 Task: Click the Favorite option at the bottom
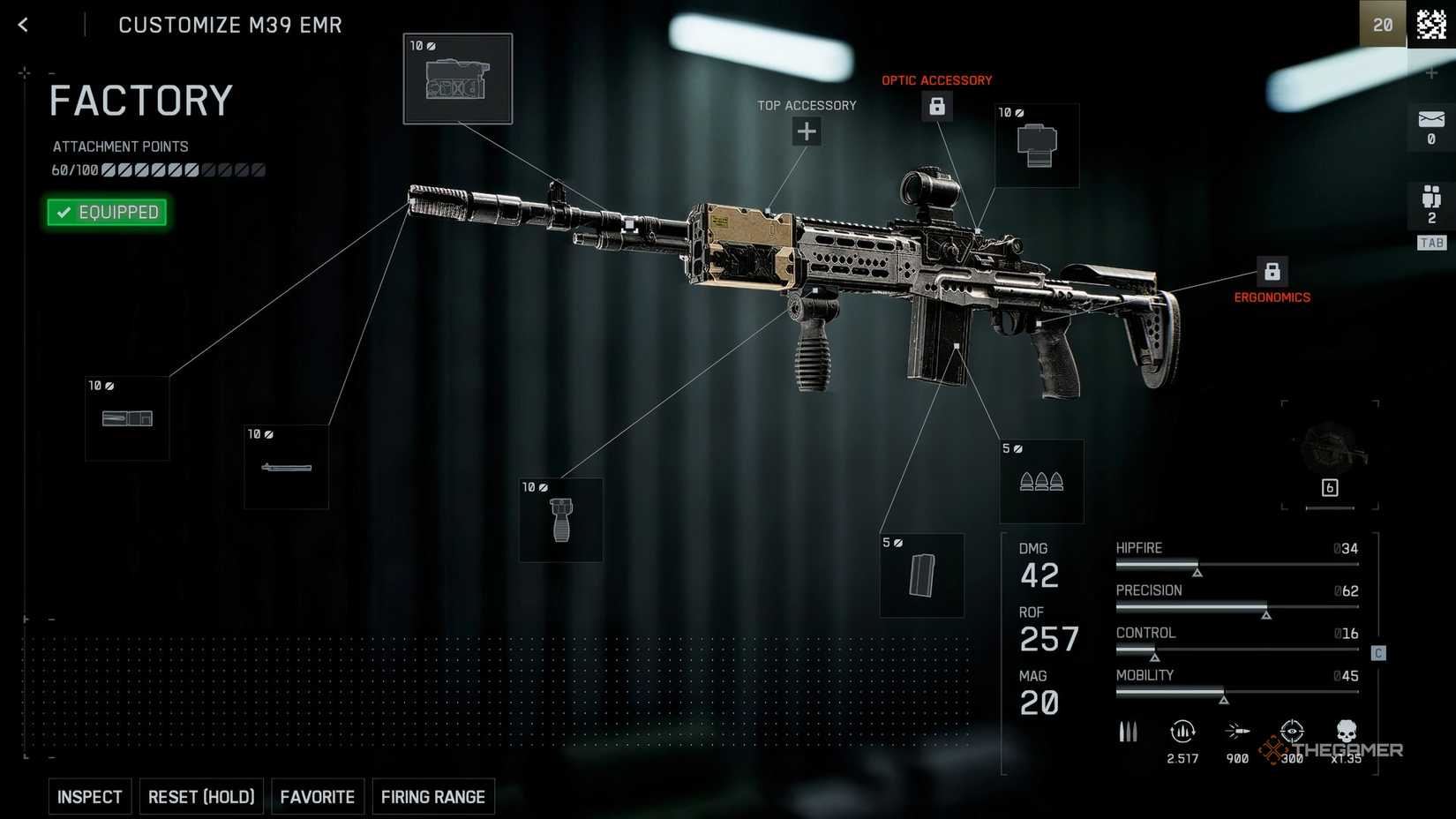tap(318, 796)
